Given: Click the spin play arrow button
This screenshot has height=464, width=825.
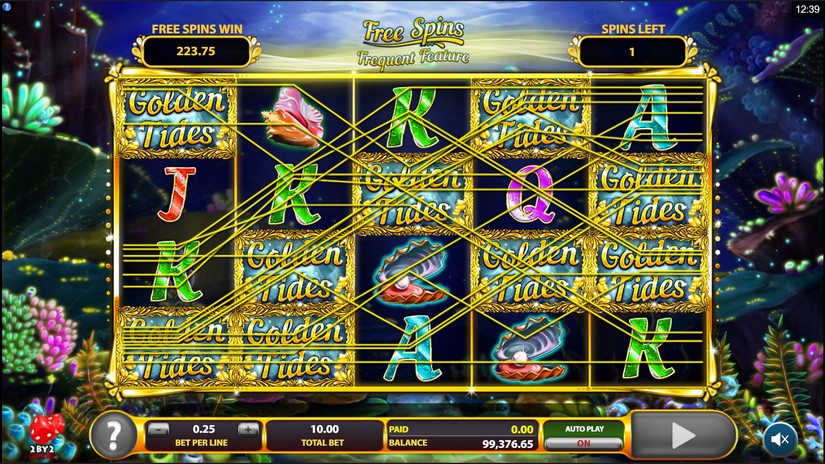Looking at the screenshot, I should [684, 435].
